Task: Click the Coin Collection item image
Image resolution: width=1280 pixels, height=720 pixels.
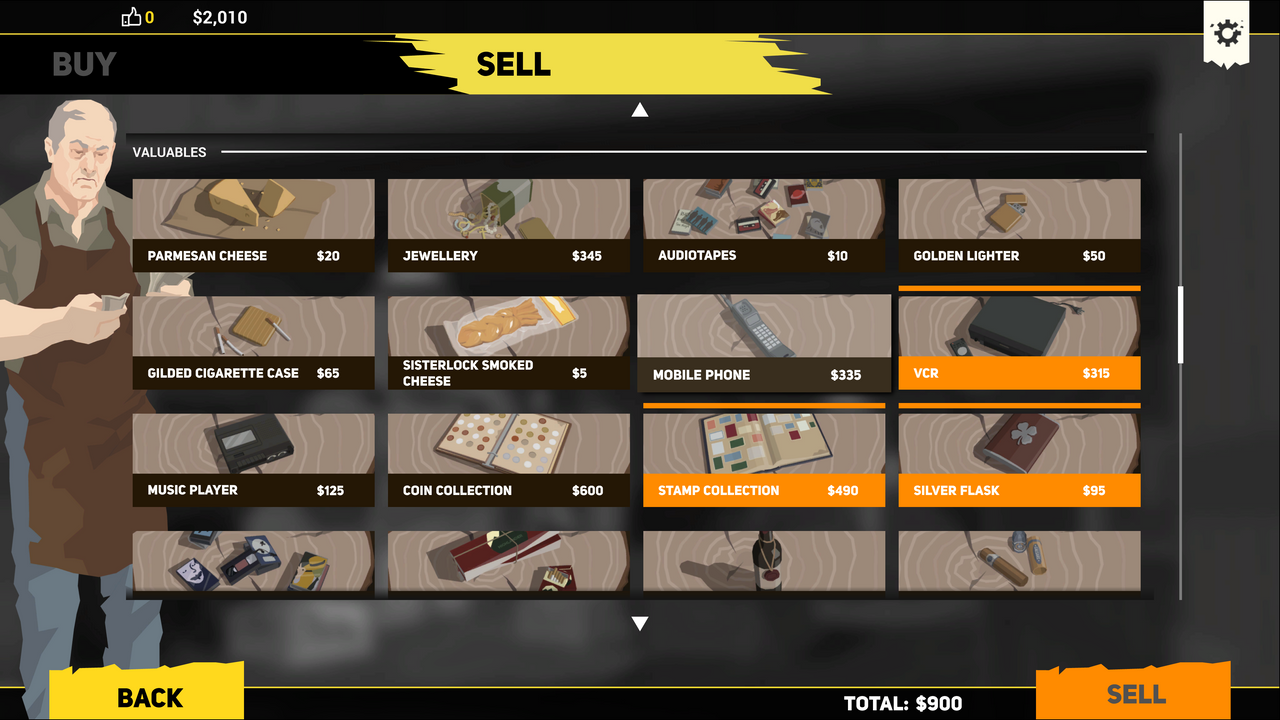Action: [x=508, y=443]
